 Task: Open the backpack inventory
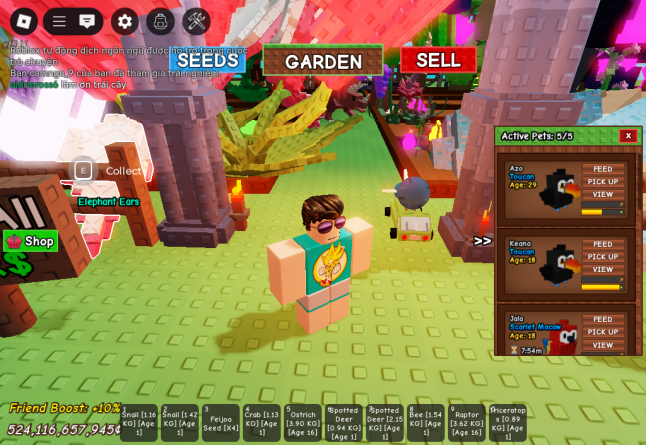(x=160, y=21)
